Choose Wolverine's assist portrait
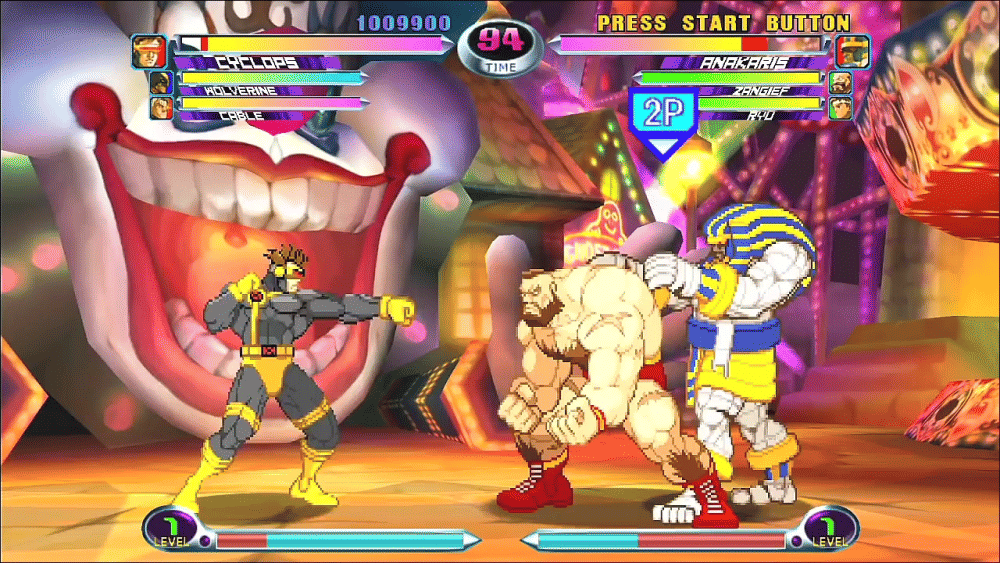Image resolution: width=1000 pixels, height=563 pixels. (160, 83)
